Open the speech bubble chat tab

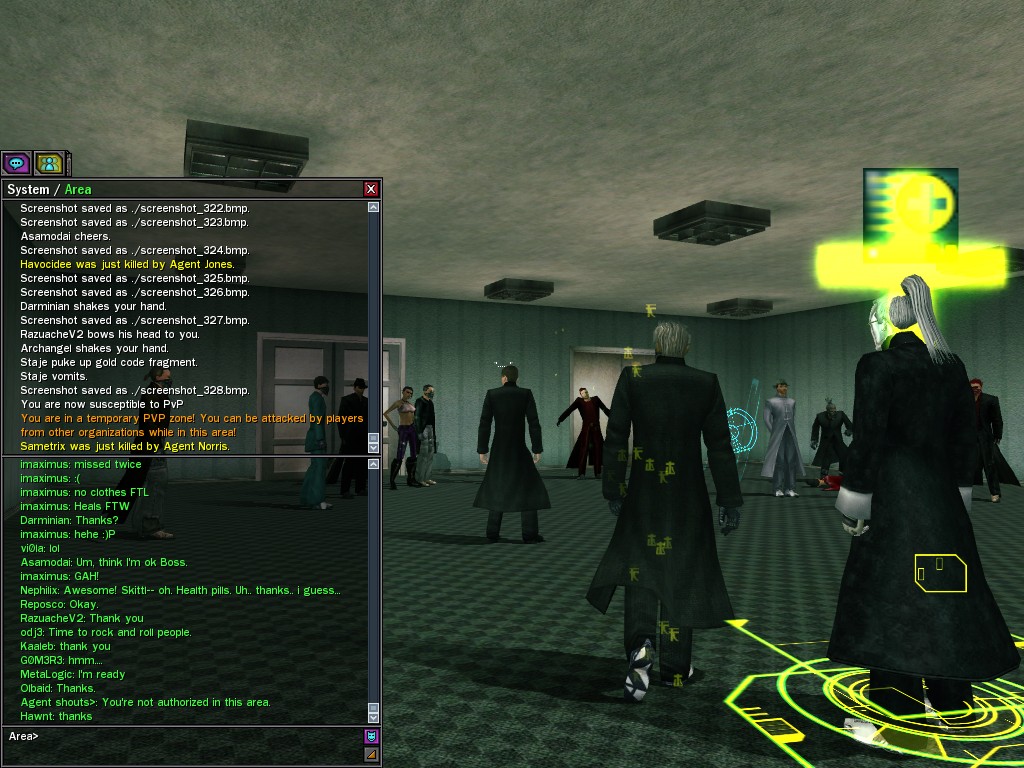[16, 162]
